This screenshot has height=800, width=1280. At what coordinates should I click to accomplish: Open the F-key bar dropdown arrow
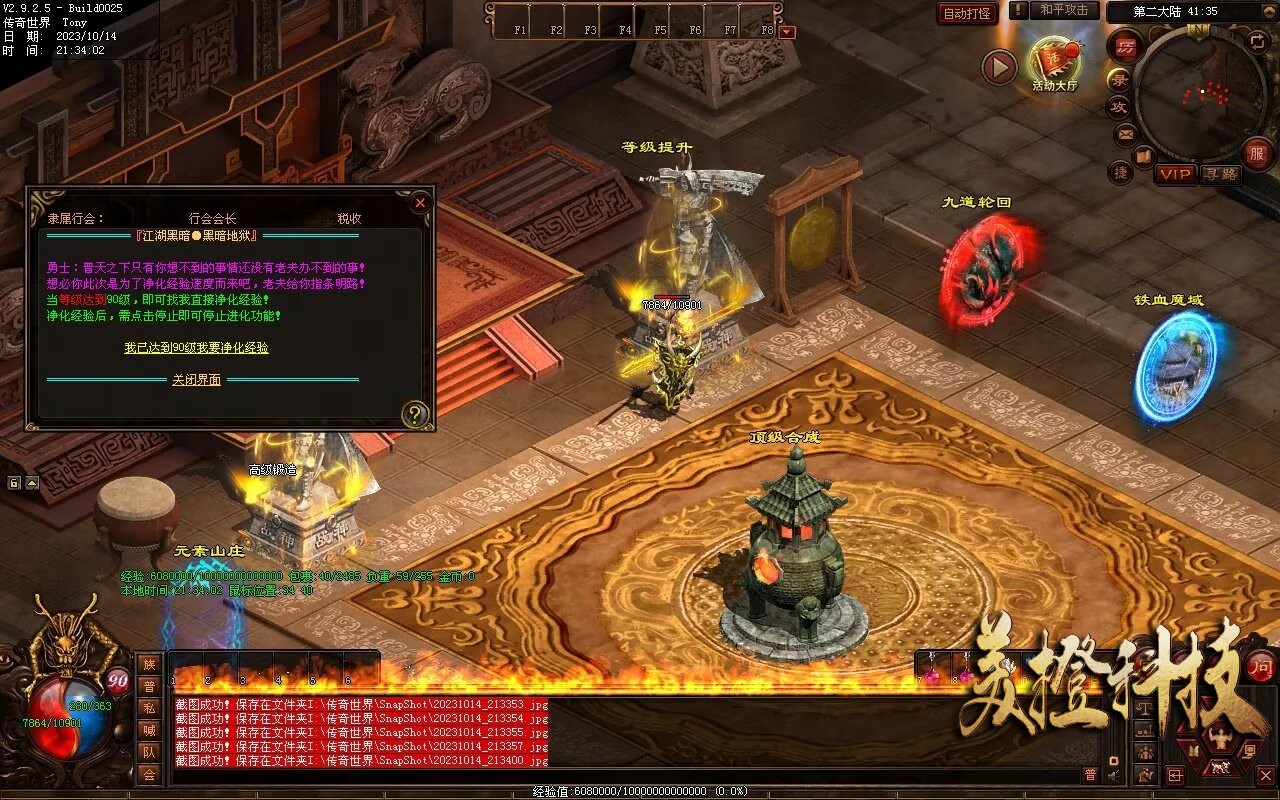pos(788,31)
